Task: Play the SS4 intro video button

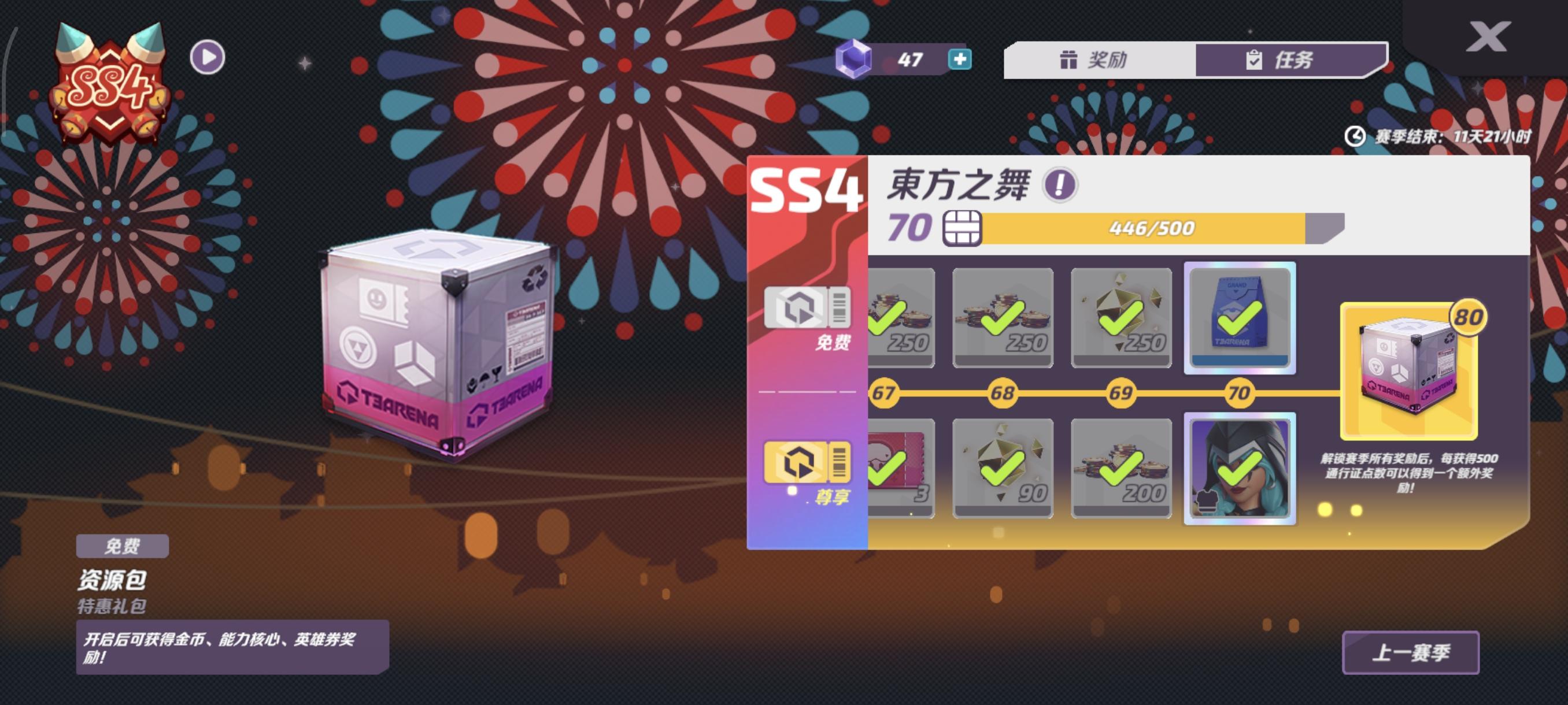Action: [209, 57]
